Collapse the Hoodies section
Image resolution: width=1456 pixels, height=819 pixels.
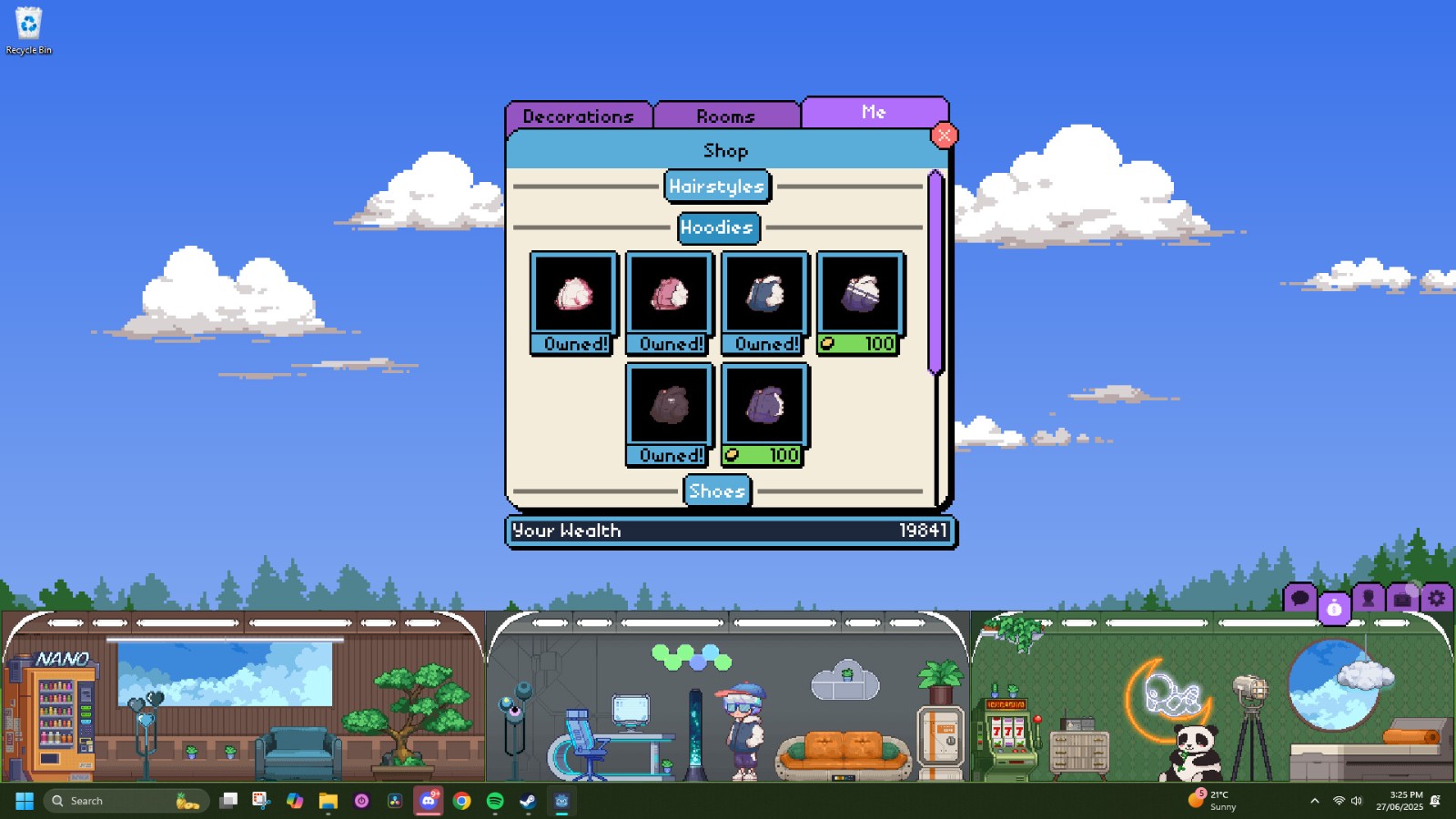click(717, 227)
